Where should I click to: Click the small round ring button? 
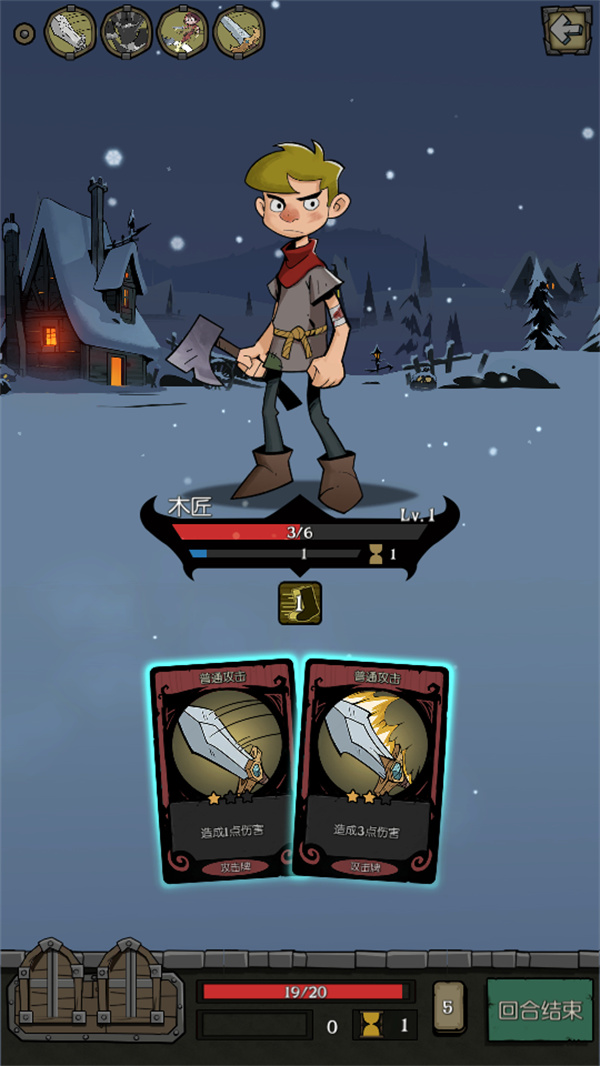pyautogui.click(x=23, y=33)
